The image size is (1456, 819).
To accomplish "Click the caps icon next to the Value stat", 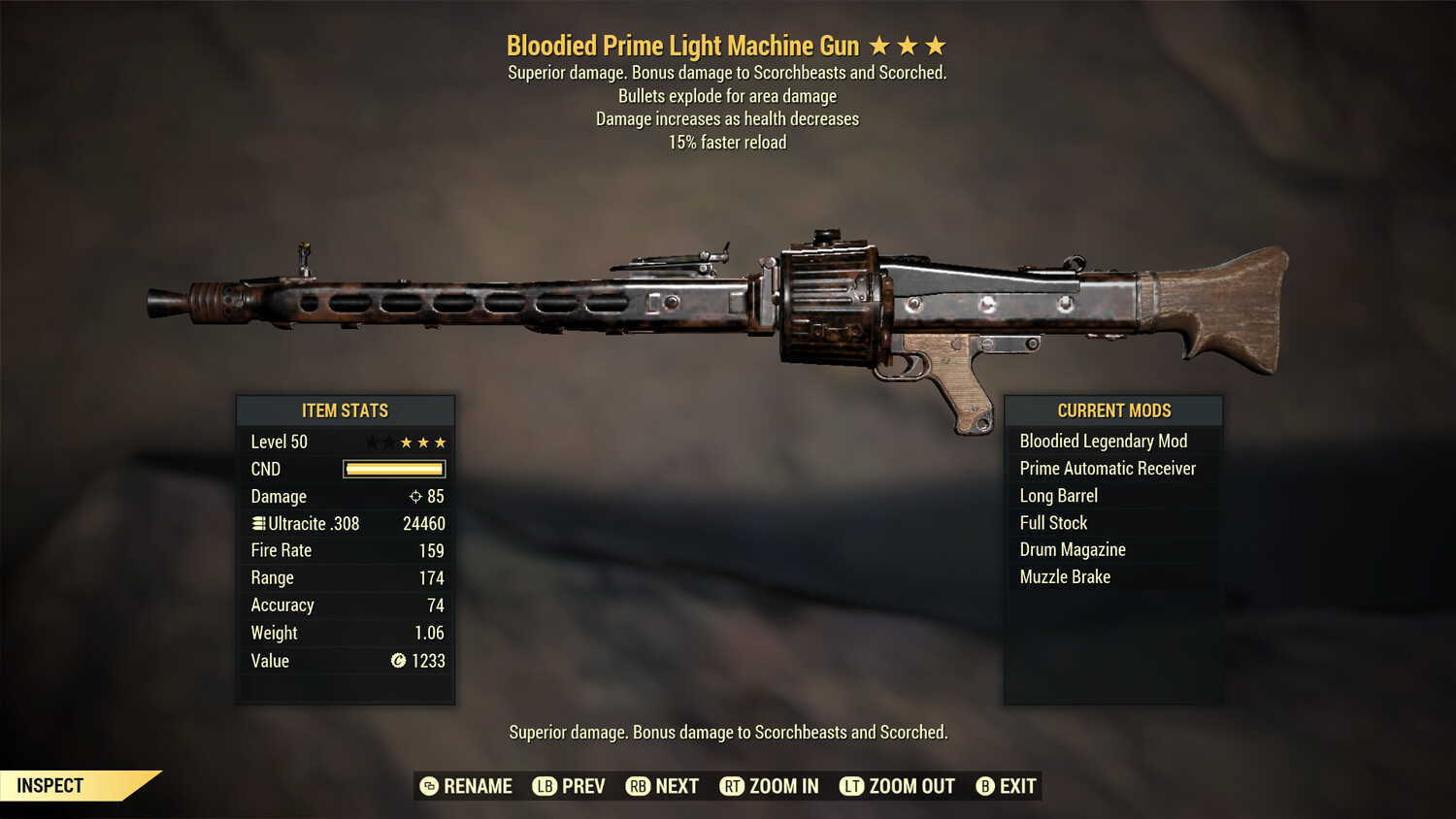I will pyautogui.click(x=397, y=661).
